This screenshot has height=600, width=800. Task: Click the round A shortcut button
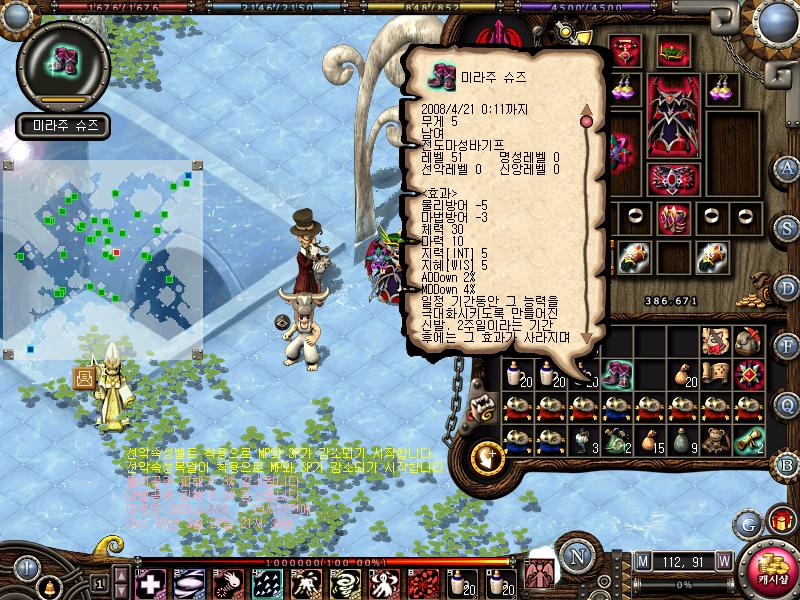788,167
